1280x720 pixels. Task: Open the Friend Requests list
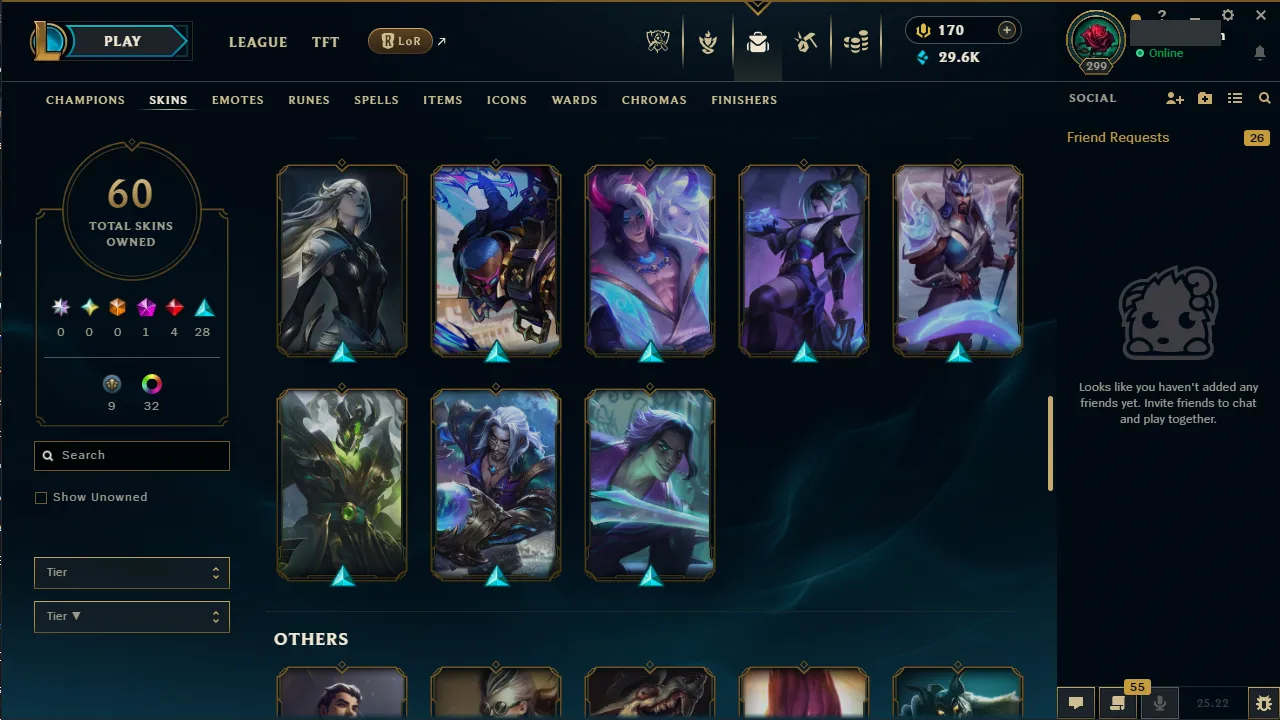[x=1117, y=137]
